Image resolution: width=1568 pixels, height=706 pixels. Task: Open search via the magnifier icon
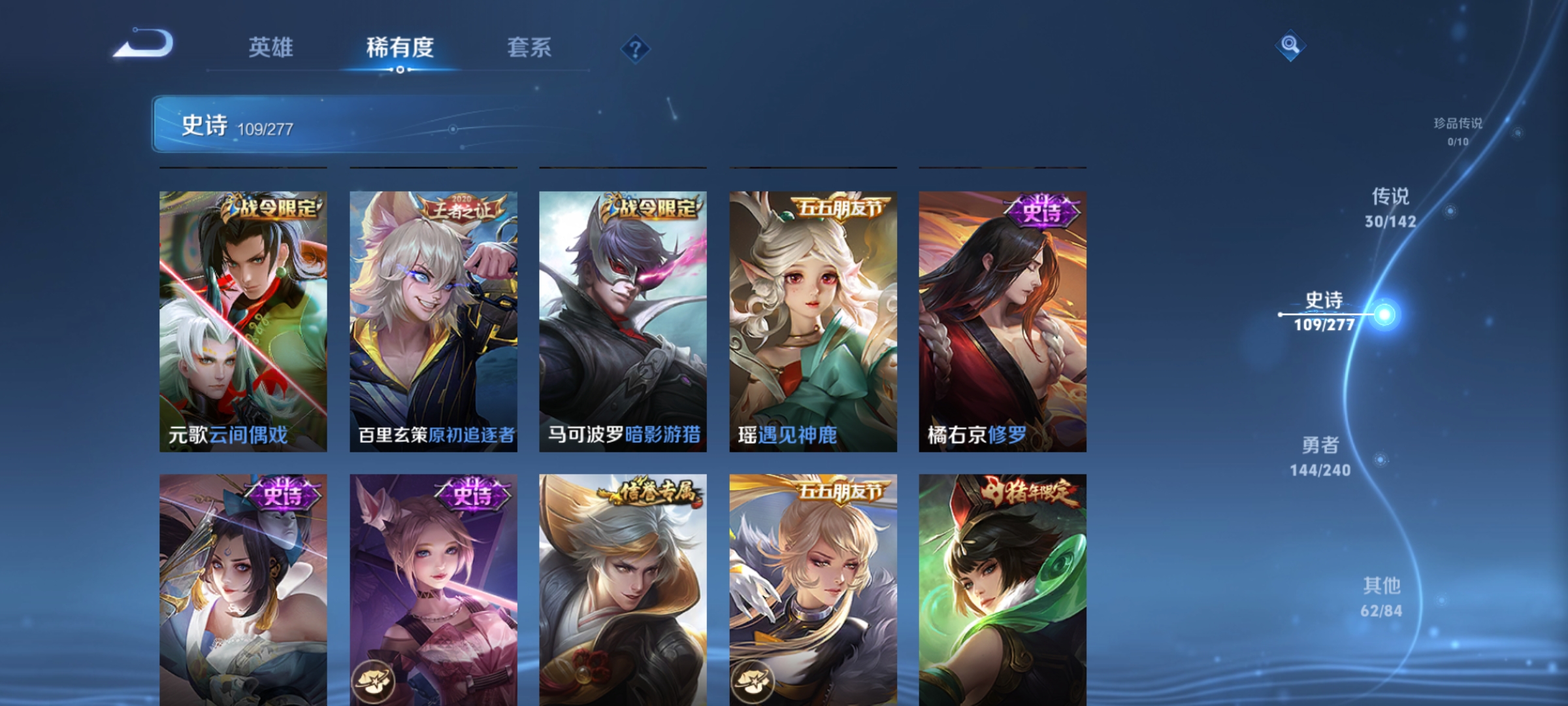tap(1290, 47)
